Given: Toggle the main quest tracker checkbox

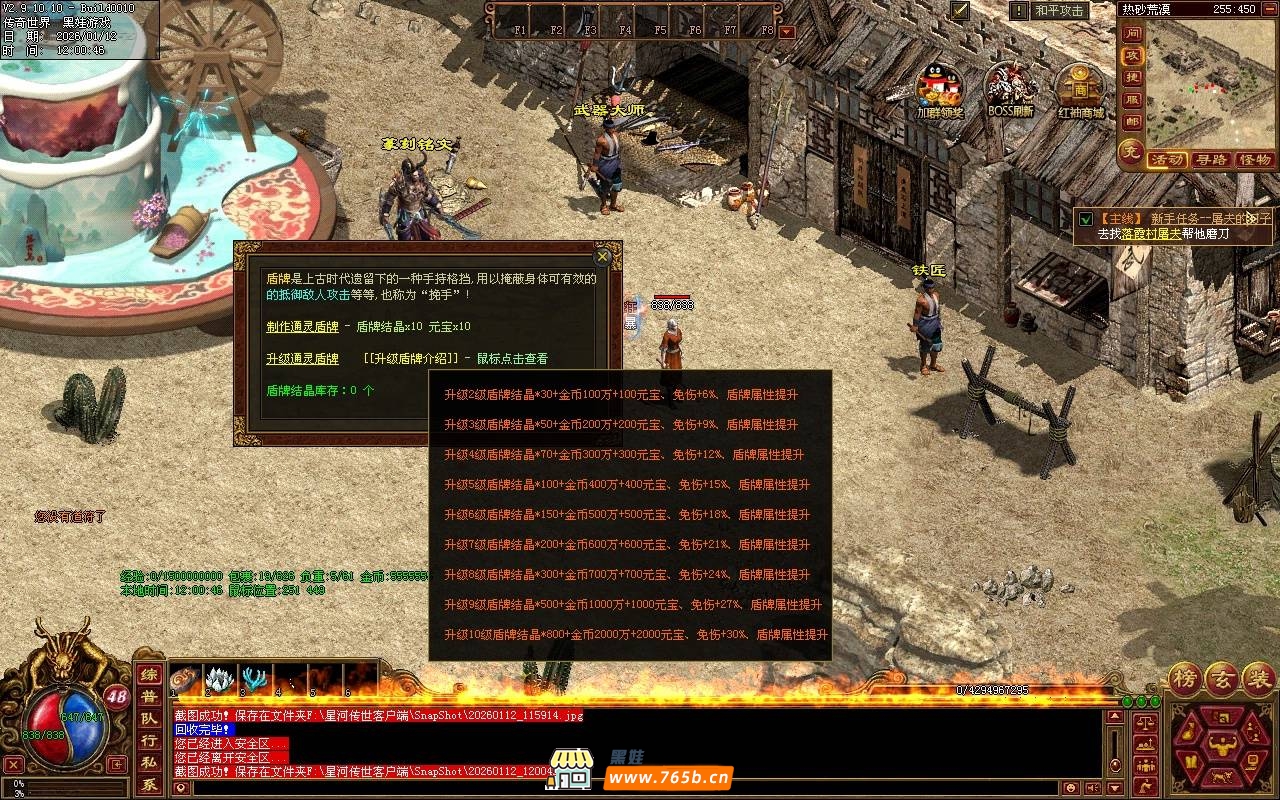Looking at the screenshot, I should 1086,218.
